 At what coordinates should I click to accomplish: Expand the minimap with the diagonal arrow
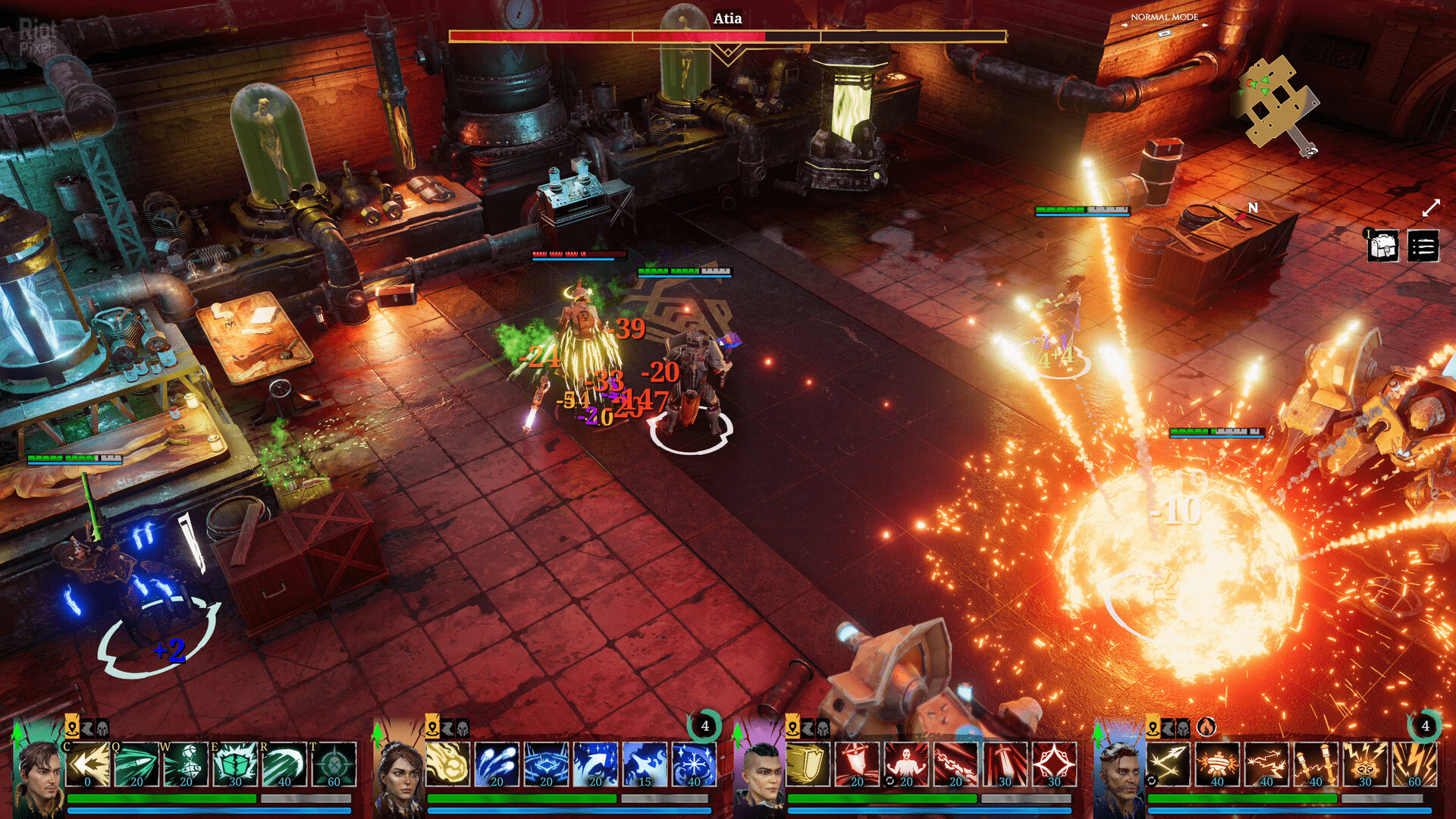[1431, 208]
